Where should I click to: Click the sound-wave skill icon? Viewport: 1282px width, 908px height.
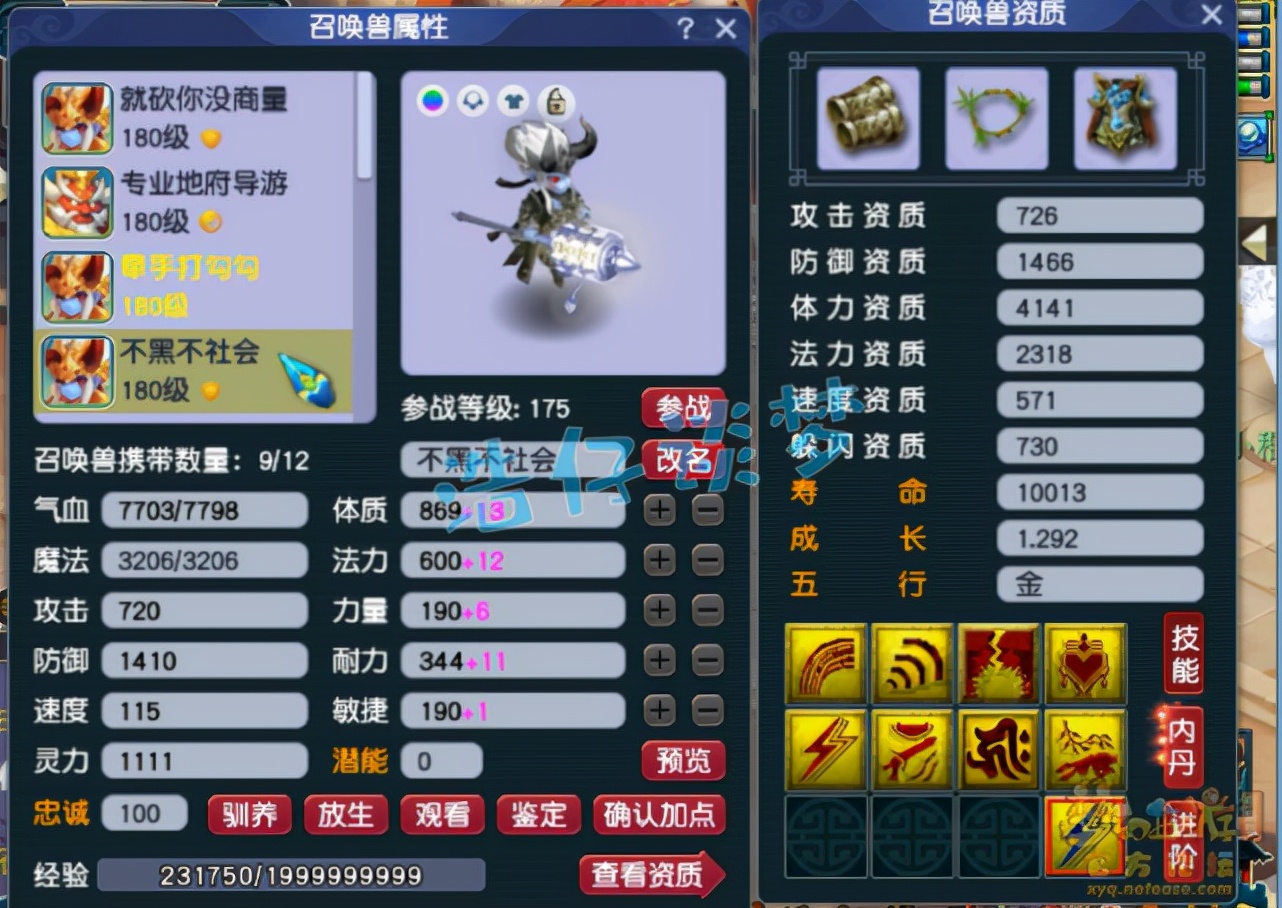[x=912, y=662]
